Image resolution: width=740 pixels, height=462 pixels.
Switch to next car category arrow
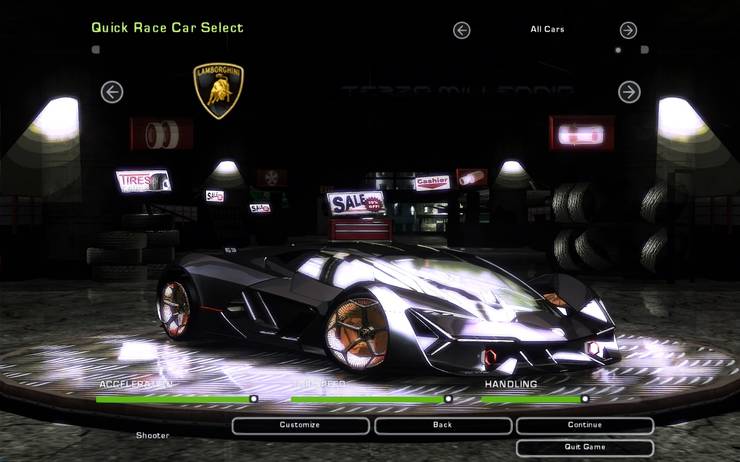tap(628, 30)
